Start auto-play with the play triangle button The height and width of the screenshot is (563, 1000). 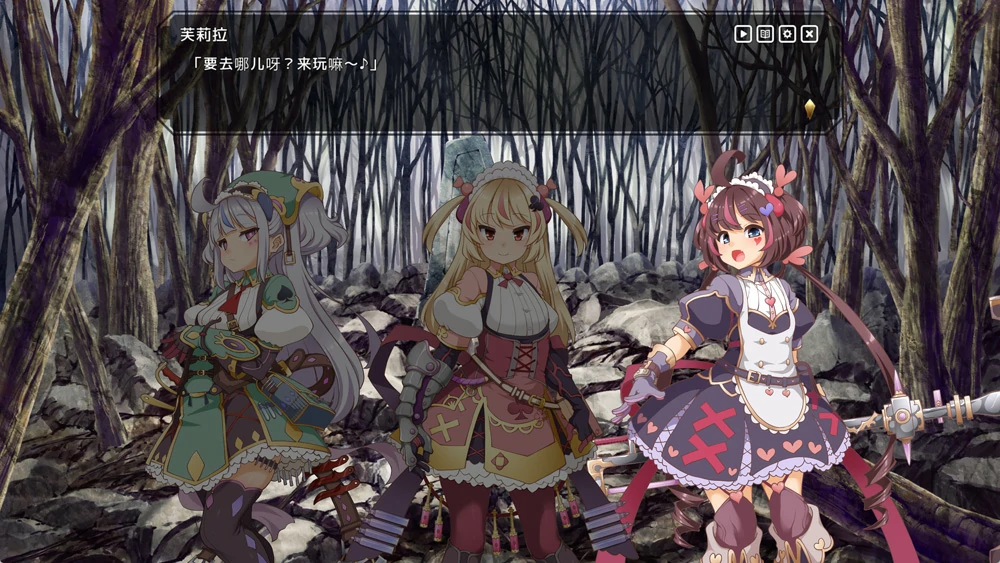pos(743,34)
